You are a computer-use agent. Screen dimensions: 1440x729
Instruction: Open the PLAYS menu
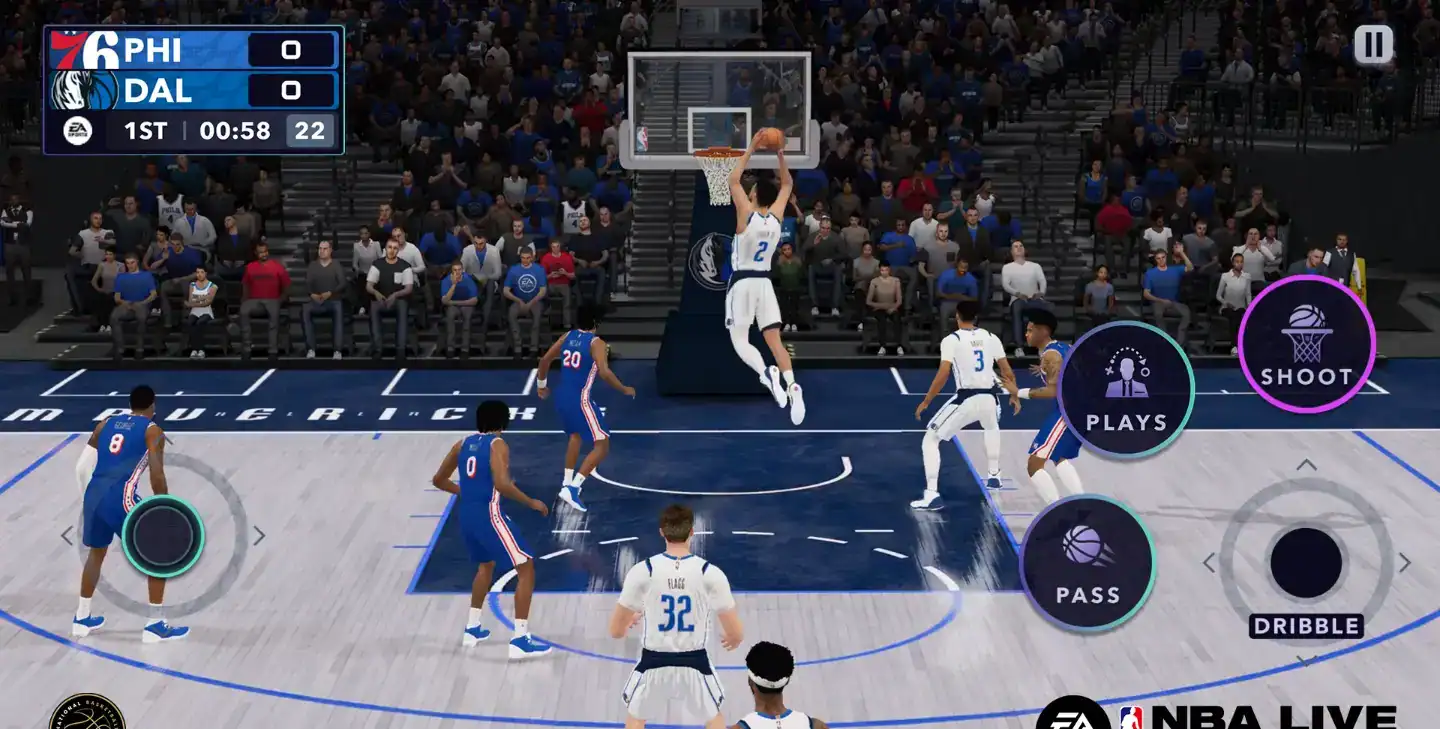[1126, 389]
